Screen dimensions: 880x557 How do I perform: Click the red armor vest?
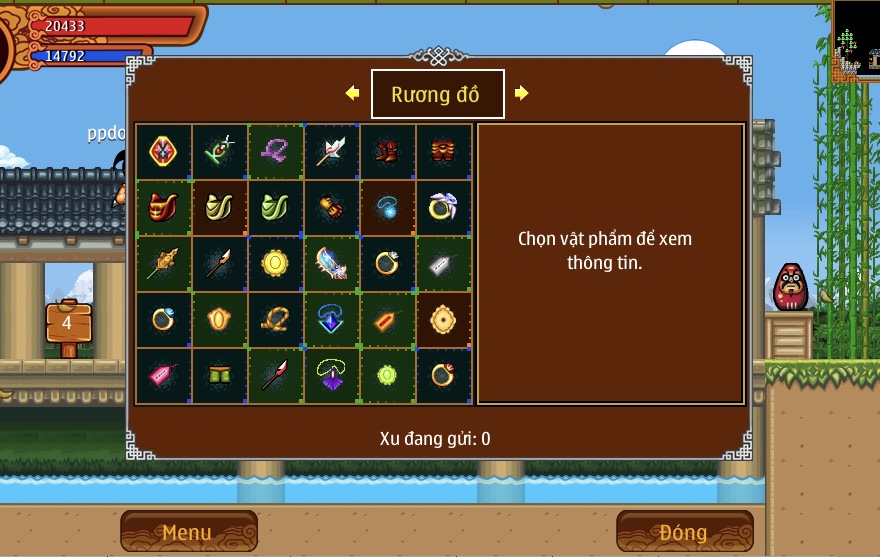click(x=163, y=208)
